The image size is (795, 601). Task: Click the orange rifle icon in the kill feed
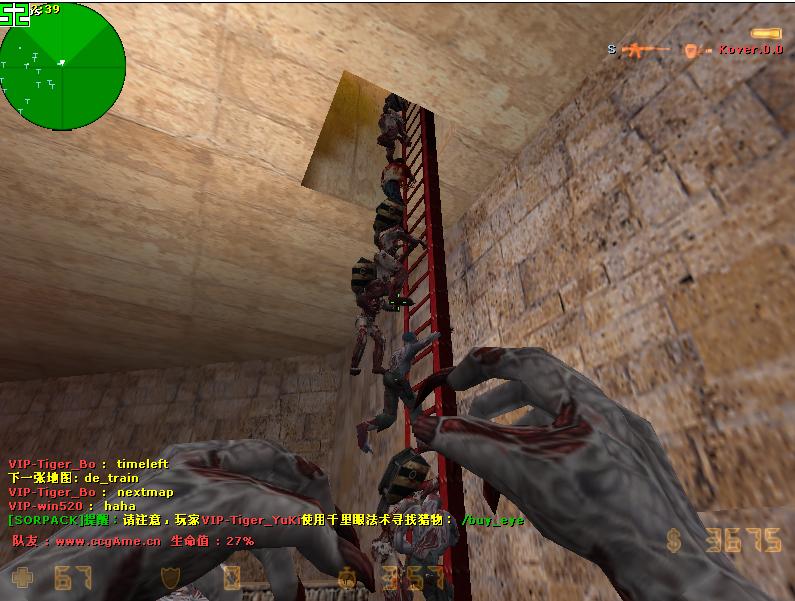tap(645, 49)
